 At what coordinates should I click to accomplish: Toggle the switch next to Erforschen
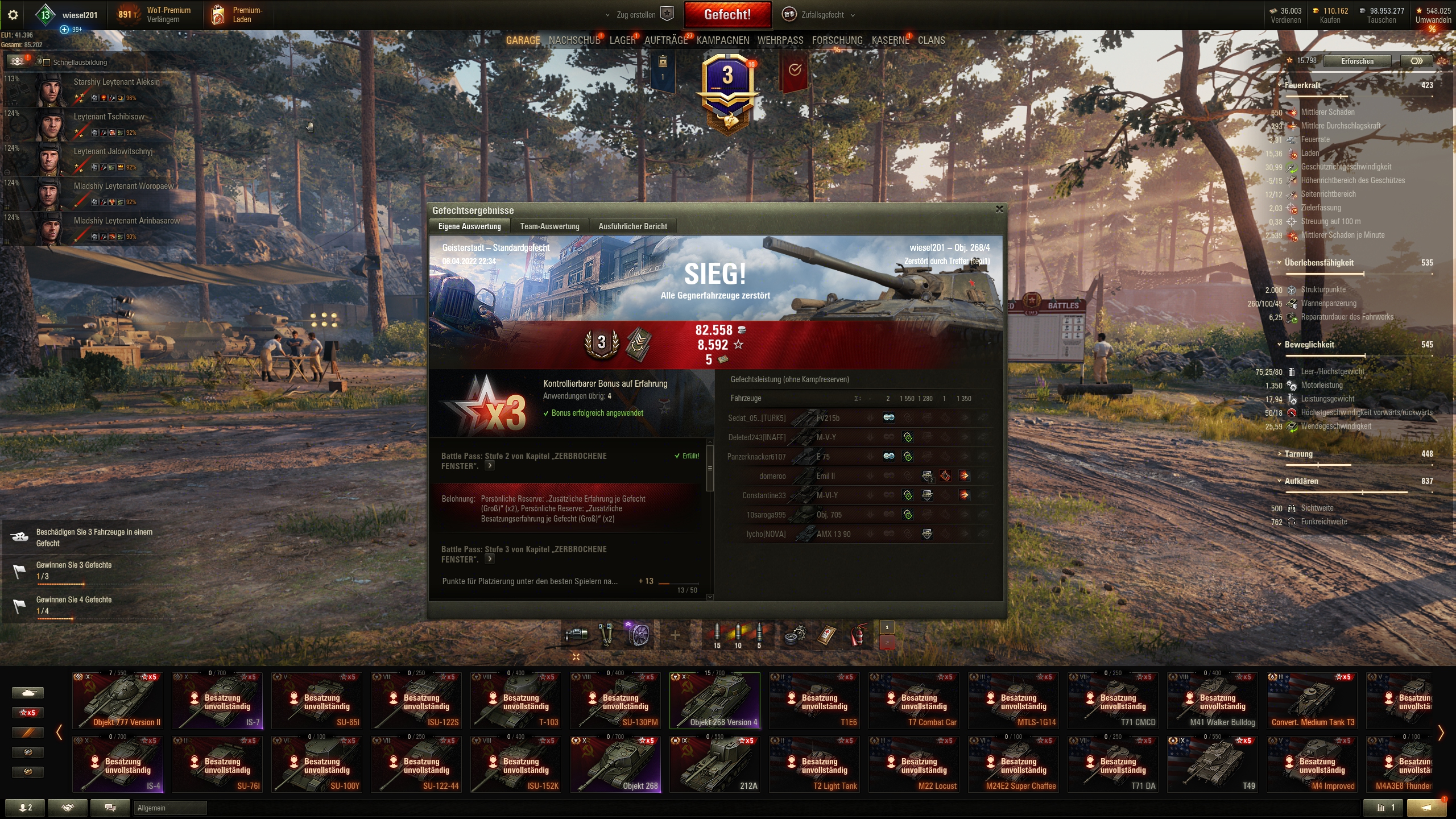point(1417,61)
